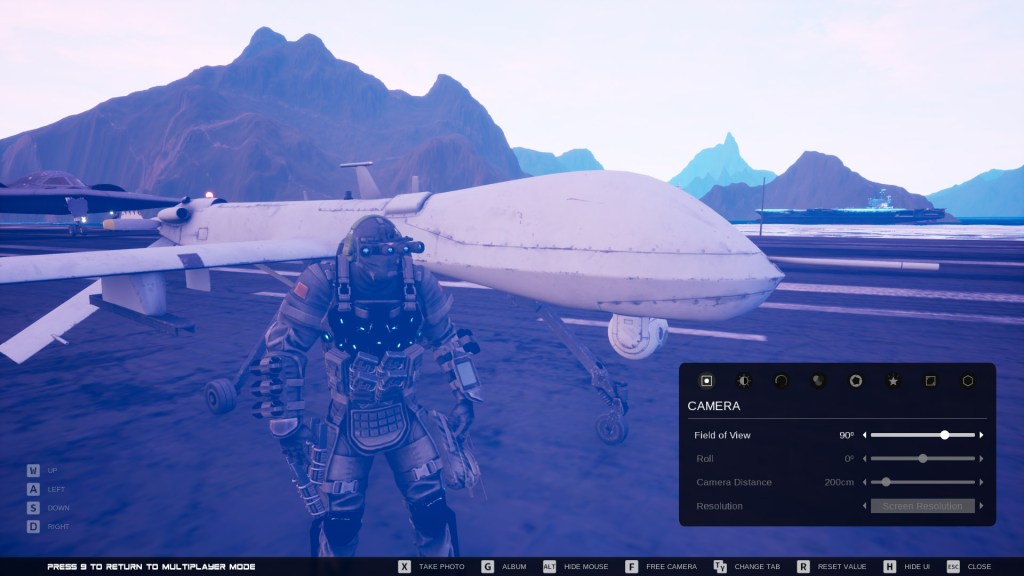Screen dimensions: 1024x576
Task: Cycle Resolution to the next option
Action: click(982, 506)
